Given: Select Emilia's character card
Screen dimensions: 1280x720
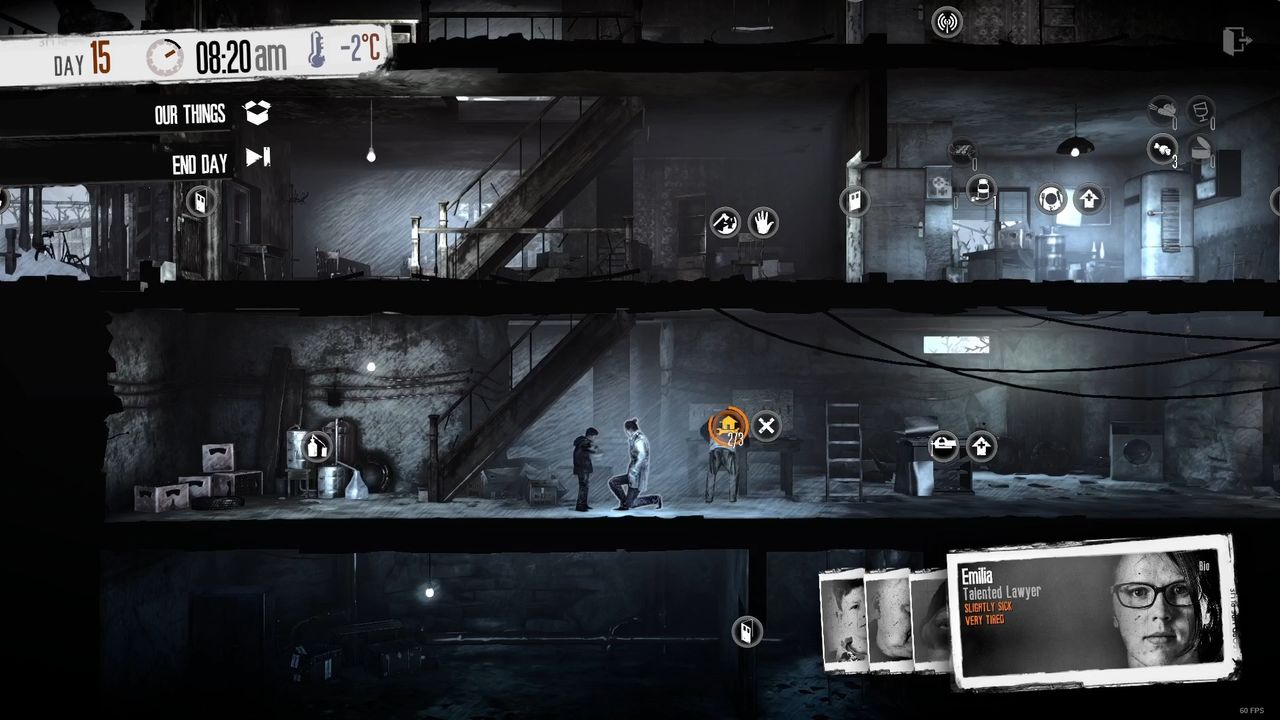Looking at the screenshot, I should (x=1090, y=610).
